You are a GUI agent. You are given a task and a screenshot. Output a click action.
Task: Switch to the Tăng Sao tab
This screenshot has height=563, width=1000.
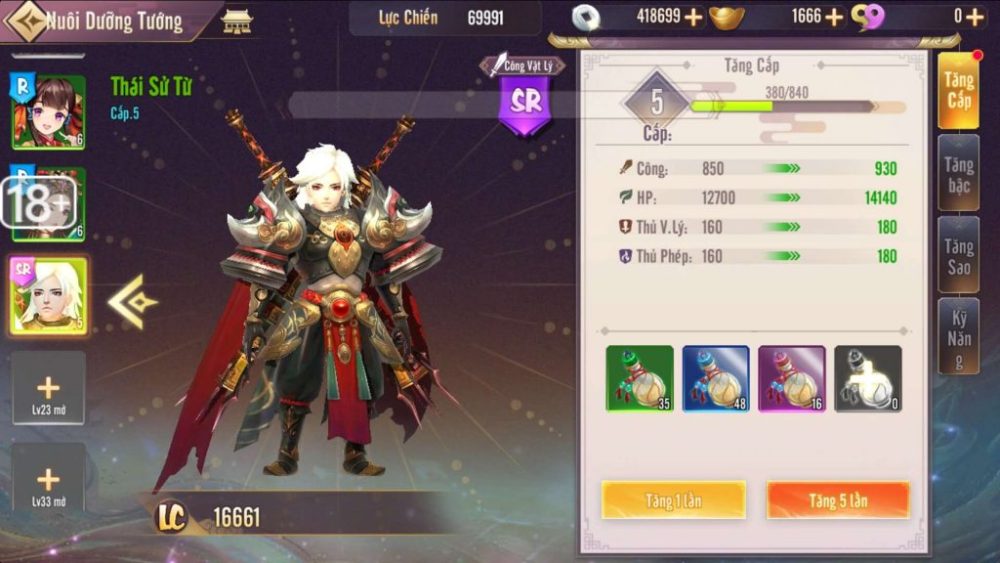click(x=958, y=255)
